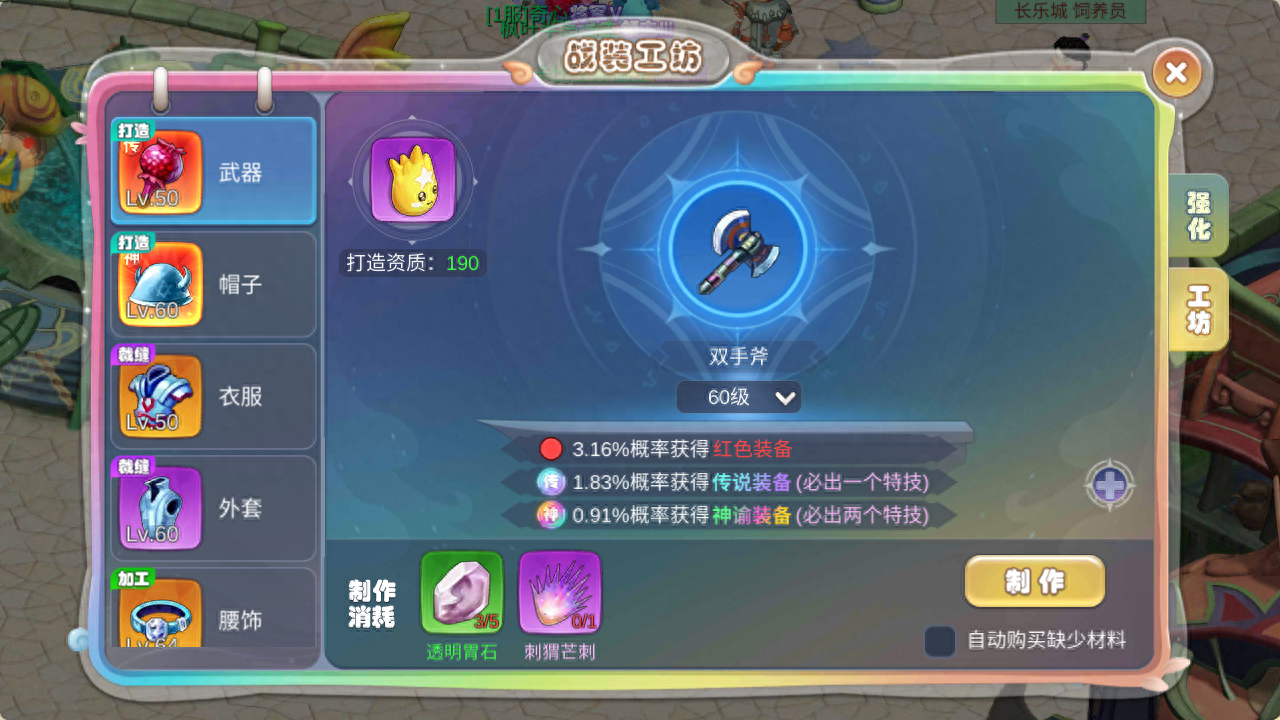
Task: Open the 60级 level dropdown
Action: [739, 397]
